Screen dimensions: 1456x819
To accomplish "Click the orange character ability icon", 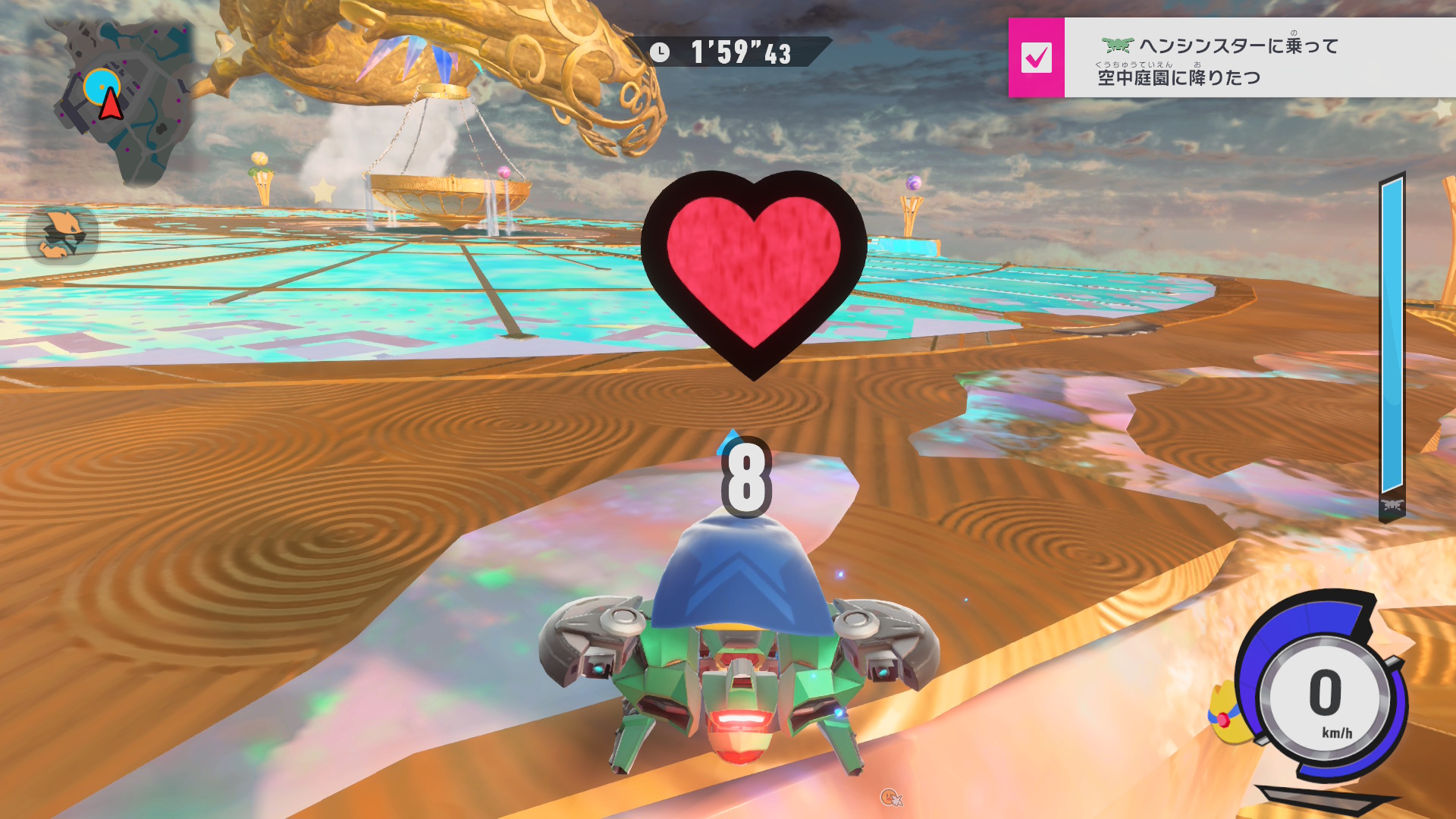I will (62, 234).
